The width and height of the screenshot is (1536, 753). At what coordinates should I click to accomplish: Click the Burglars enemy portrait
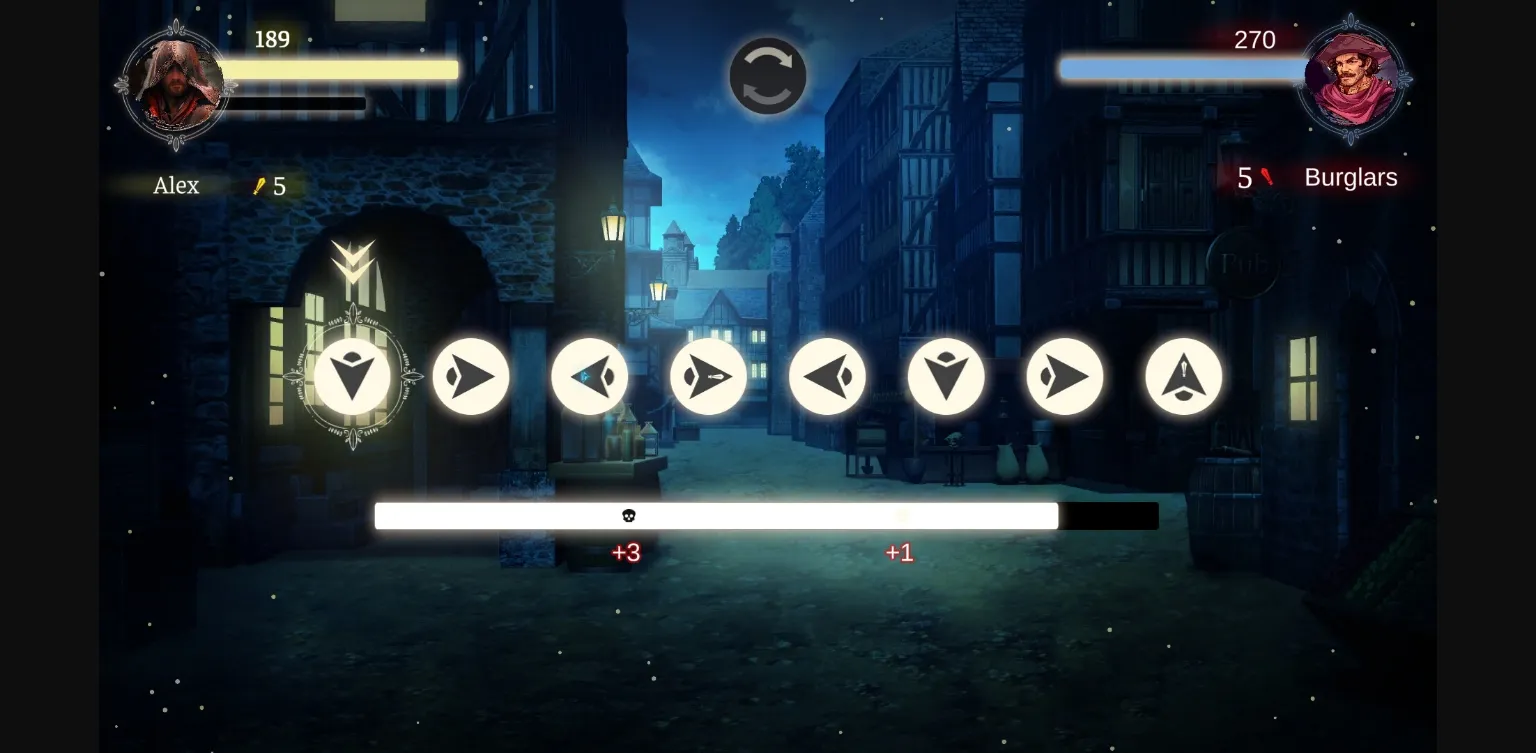click(1353, 82)
